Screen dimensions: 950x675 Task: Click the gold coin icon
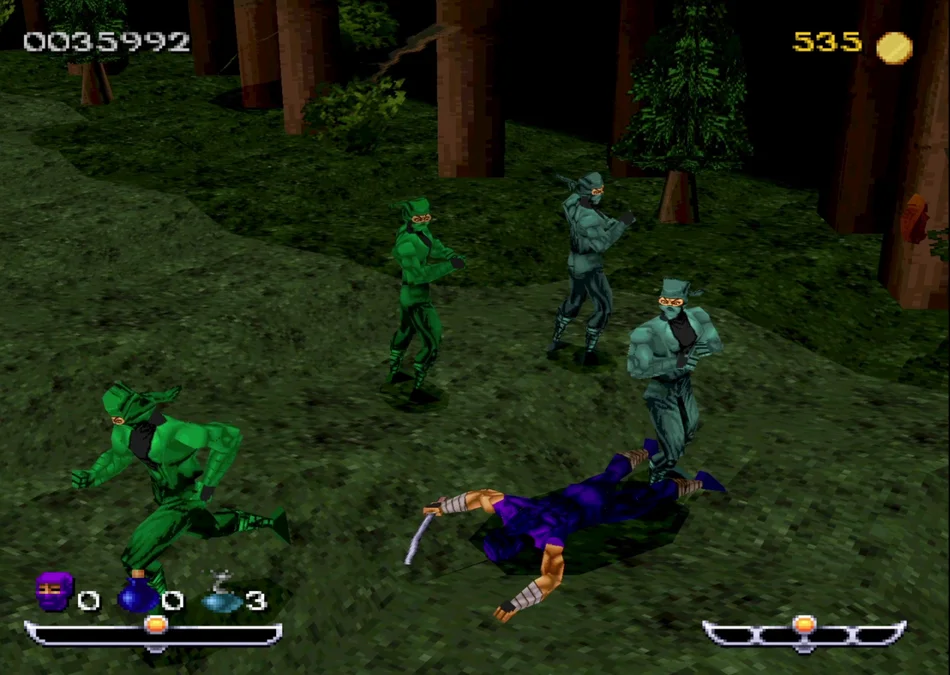[x=894, y=47]
